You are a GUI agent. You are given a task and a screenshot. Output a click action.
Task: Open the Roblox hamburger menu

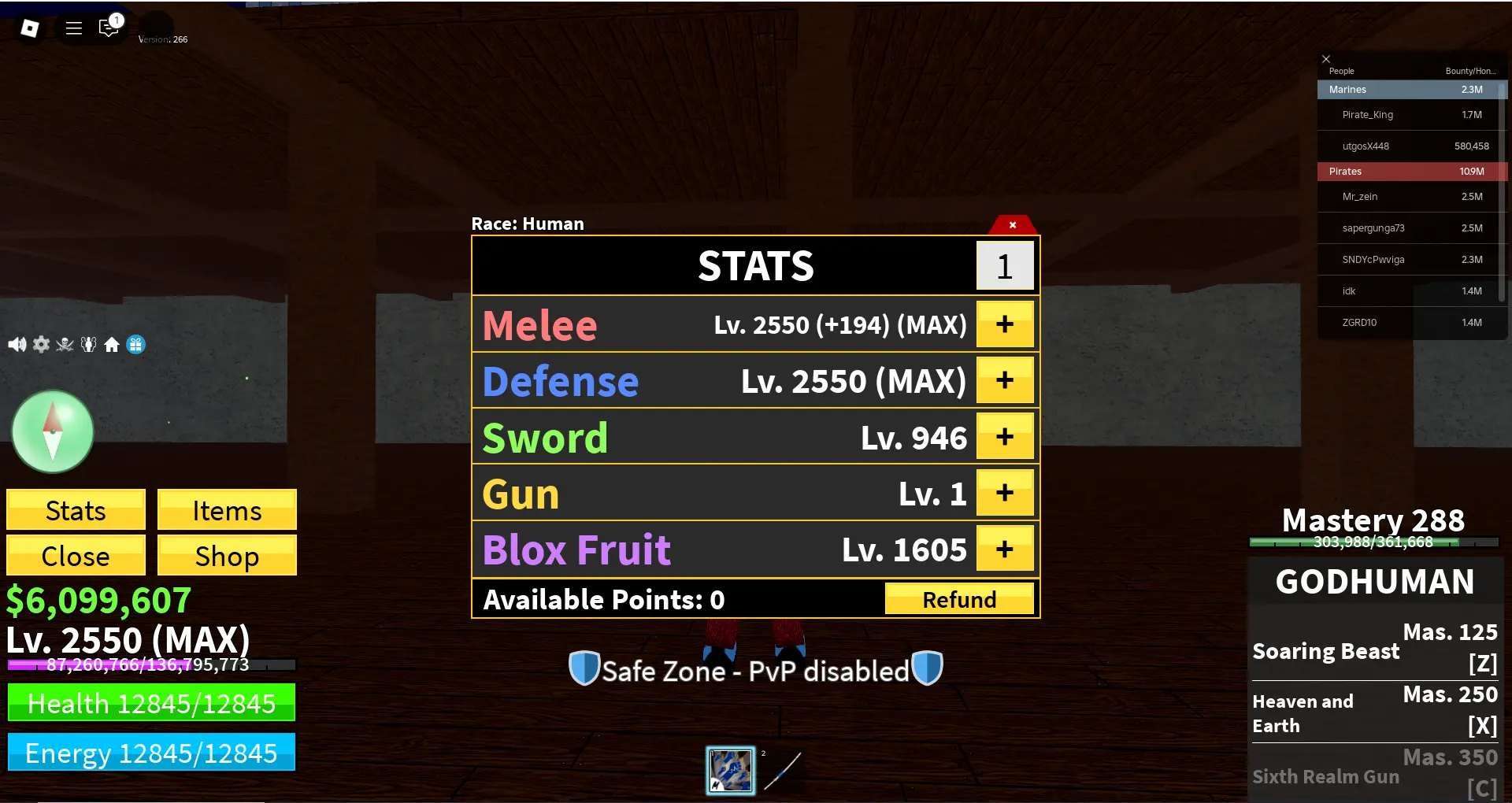pos(73,28)
